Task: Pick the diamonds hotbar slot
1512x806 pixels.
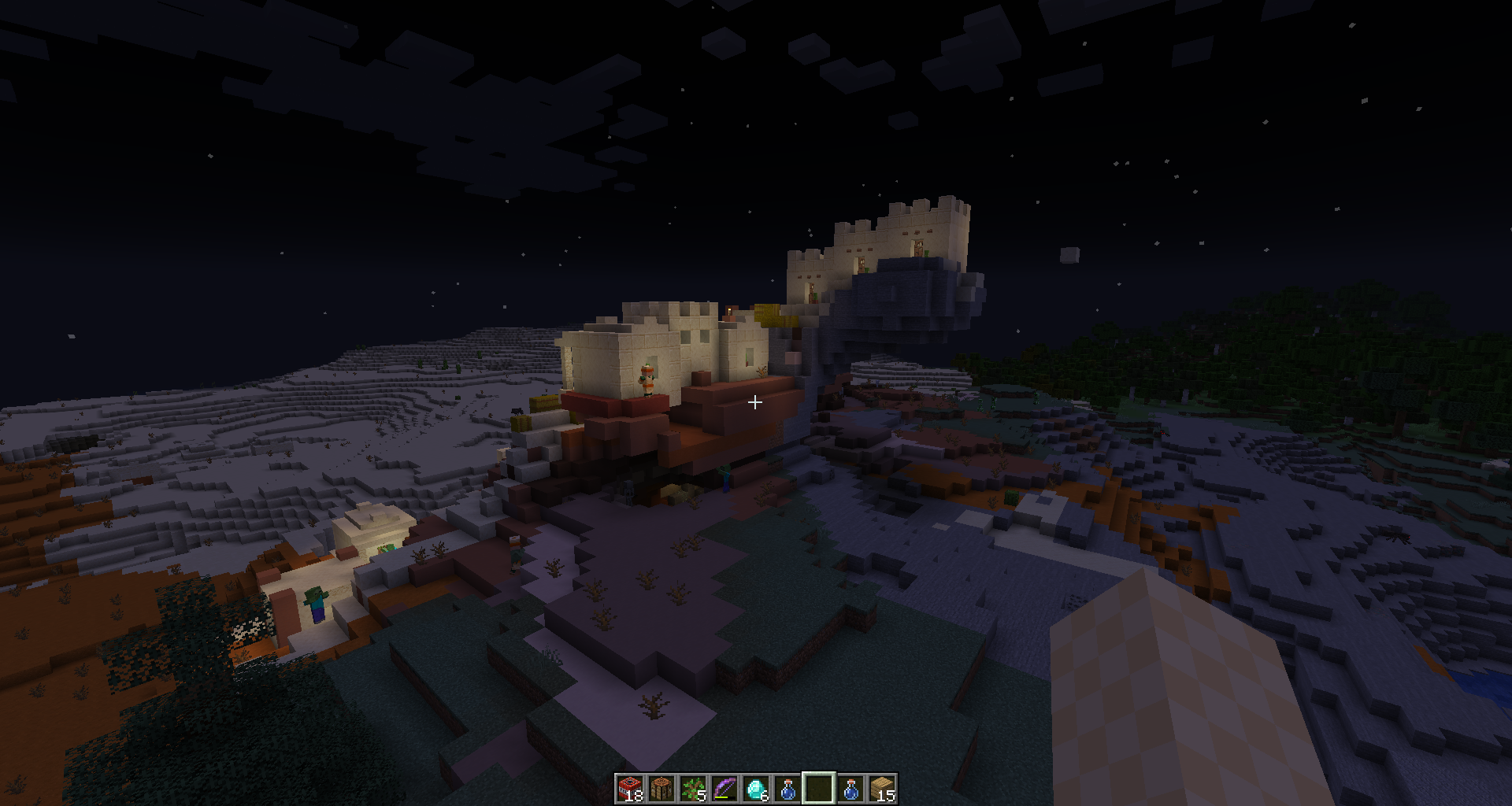Action: 756,788
